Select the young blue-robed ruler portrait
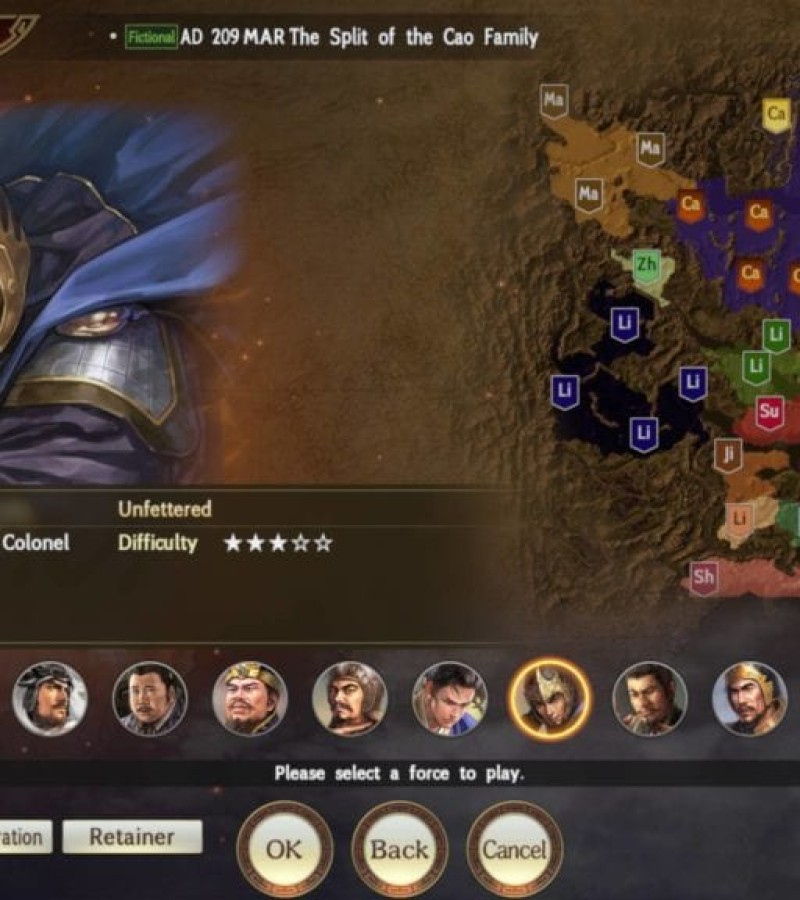Viewport: 800px width, 900px height. pyautogui.click(x=450, y=699)
